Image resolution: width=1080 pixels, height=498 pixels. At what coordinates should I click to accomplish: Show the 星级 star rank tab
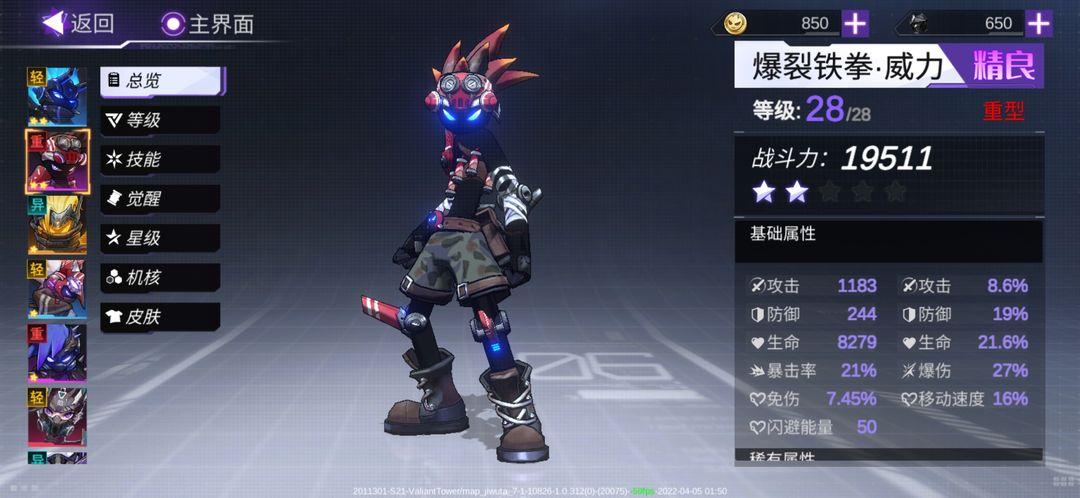pyautogui.click(x=160, y=238)
